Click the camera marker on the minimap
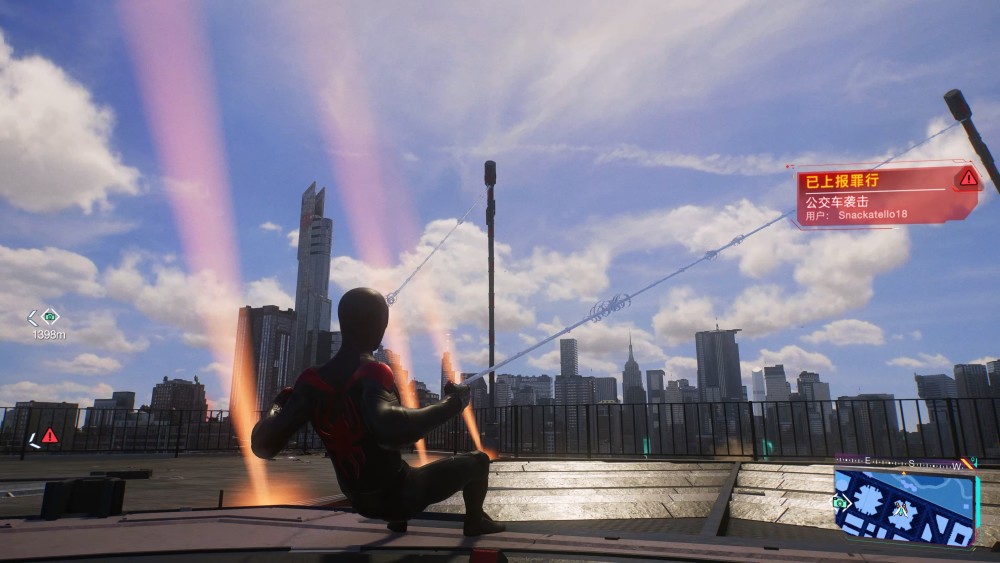Viewport: 1000px width, 563px height. coord(842,503)
